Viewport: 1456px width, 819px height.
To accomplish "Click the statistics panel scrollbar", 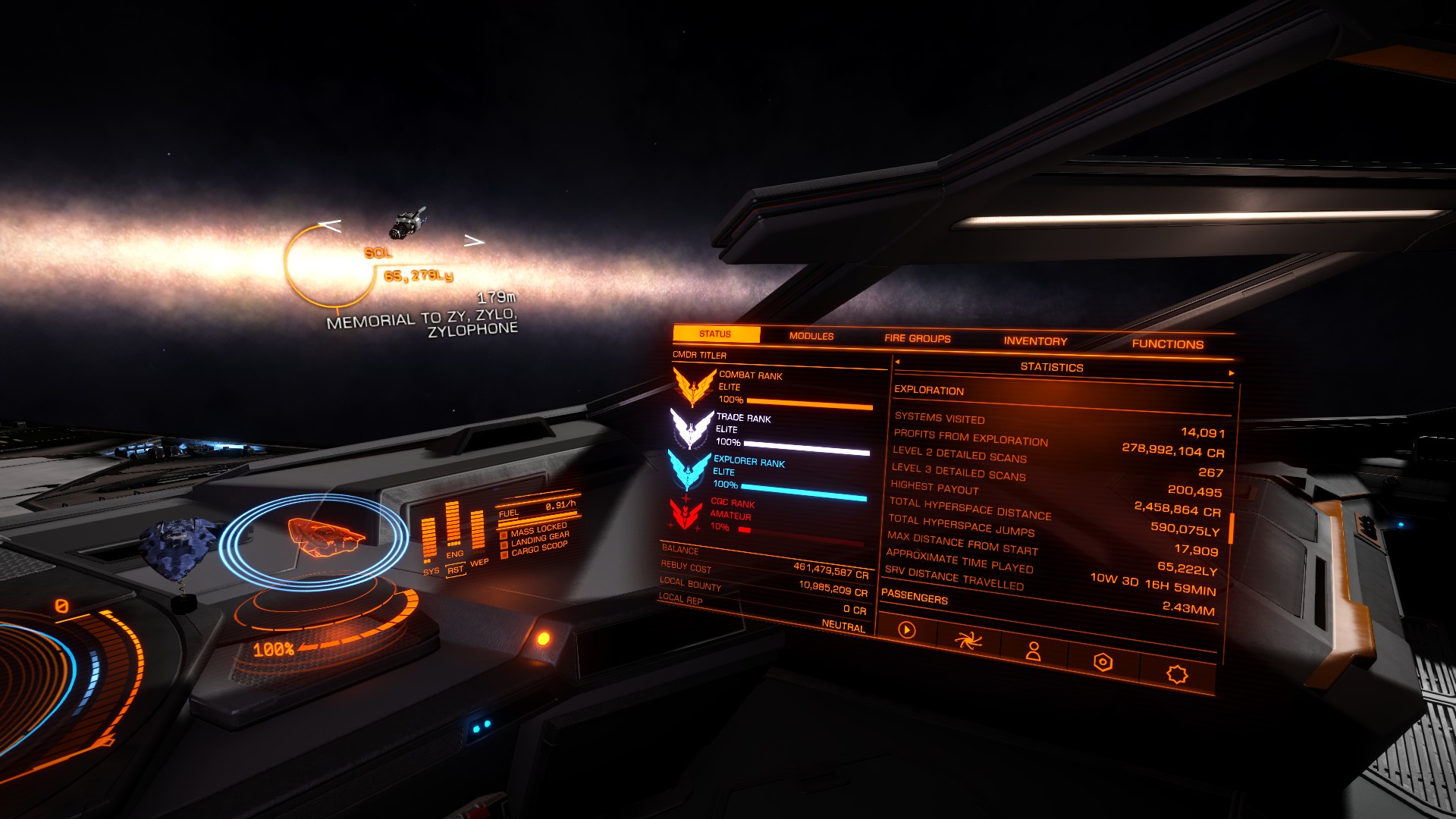I will (1232, 528).
